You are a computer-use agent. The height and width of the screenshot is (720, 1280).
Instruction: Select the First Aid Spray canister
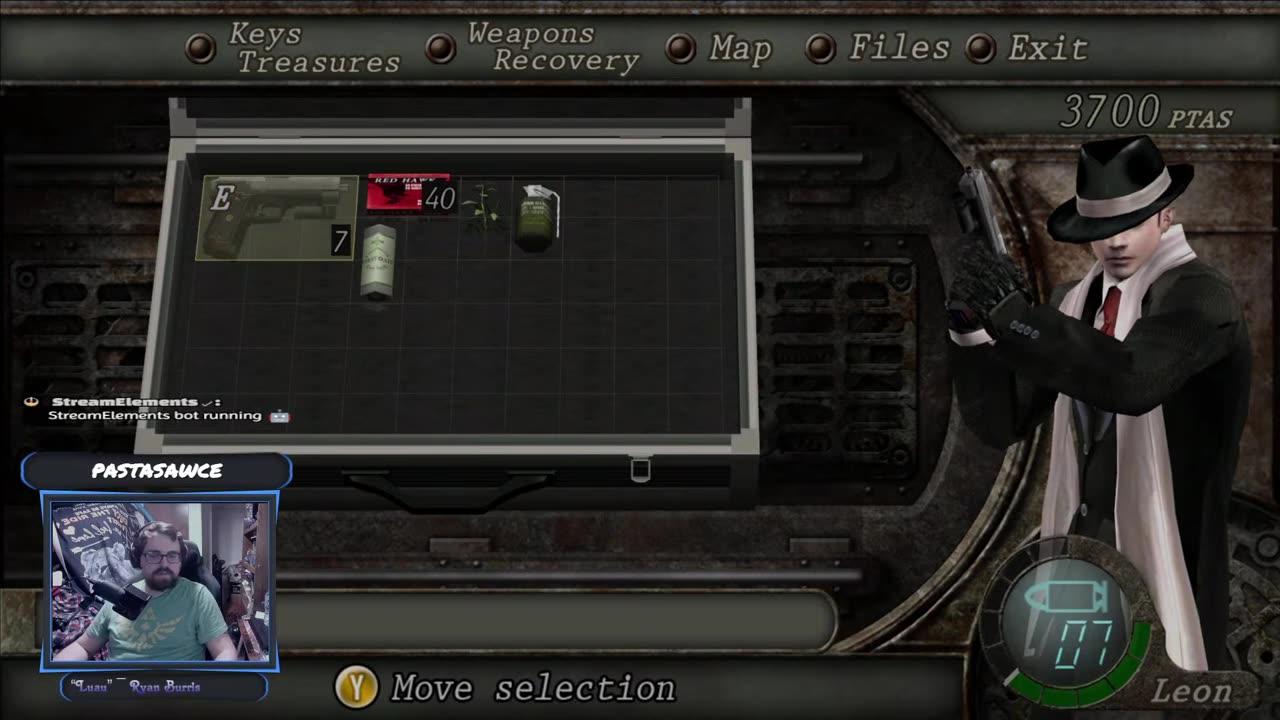pos(377,262)
